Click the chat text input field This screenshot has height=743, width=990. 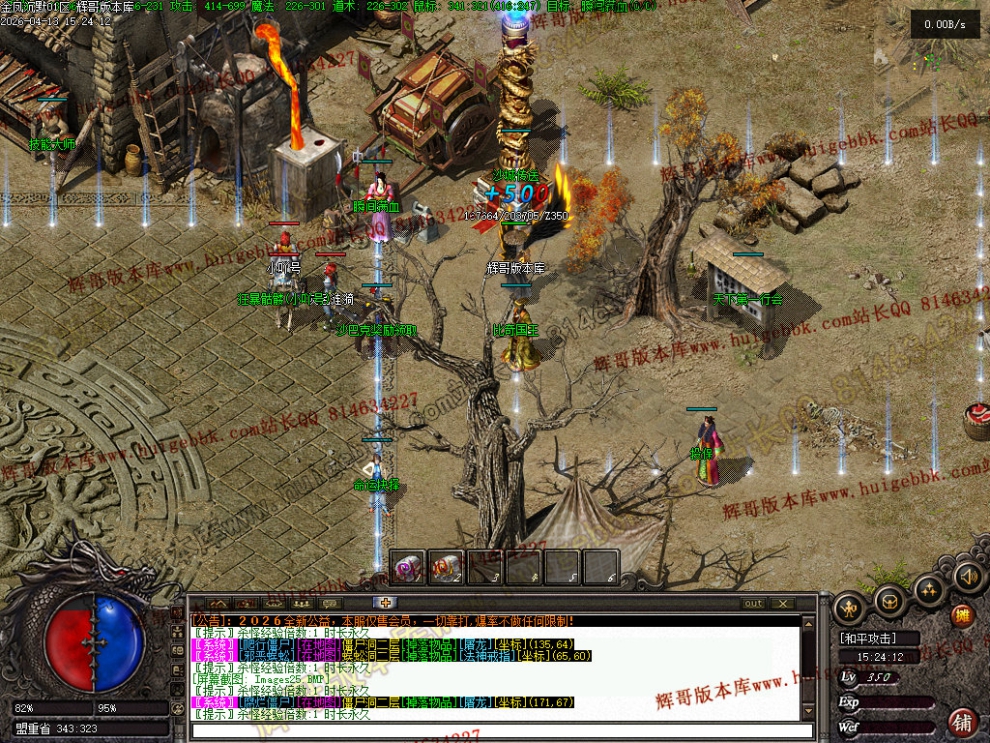click(x=500, y=731)
